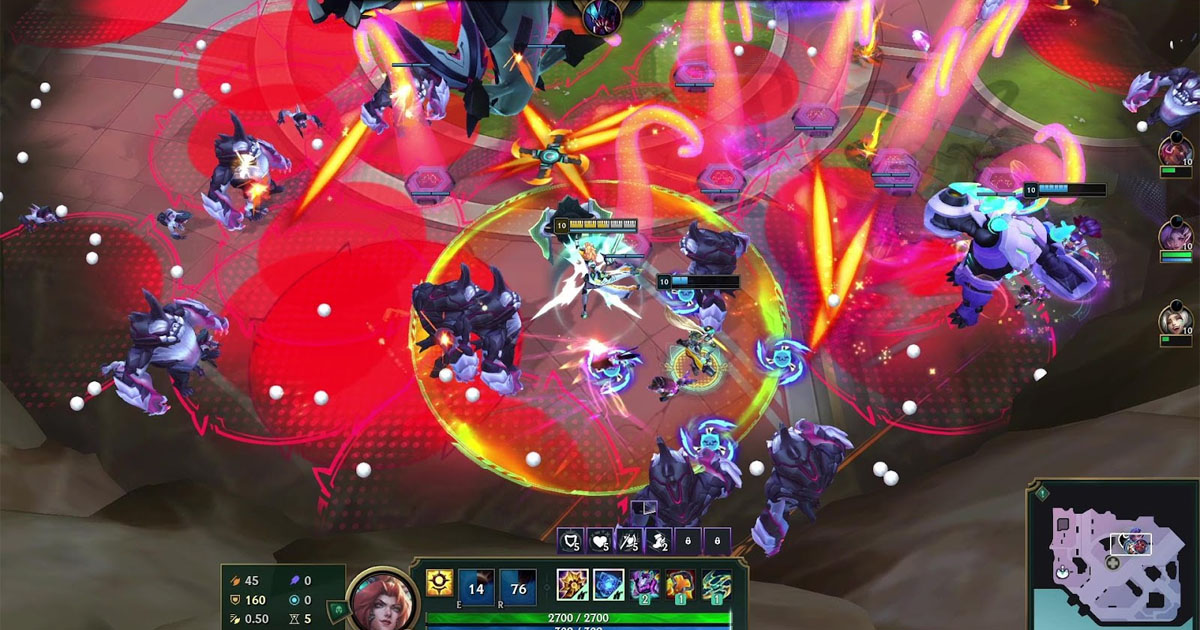Open the crossed swords stat upgrade slot

(630, 541)
